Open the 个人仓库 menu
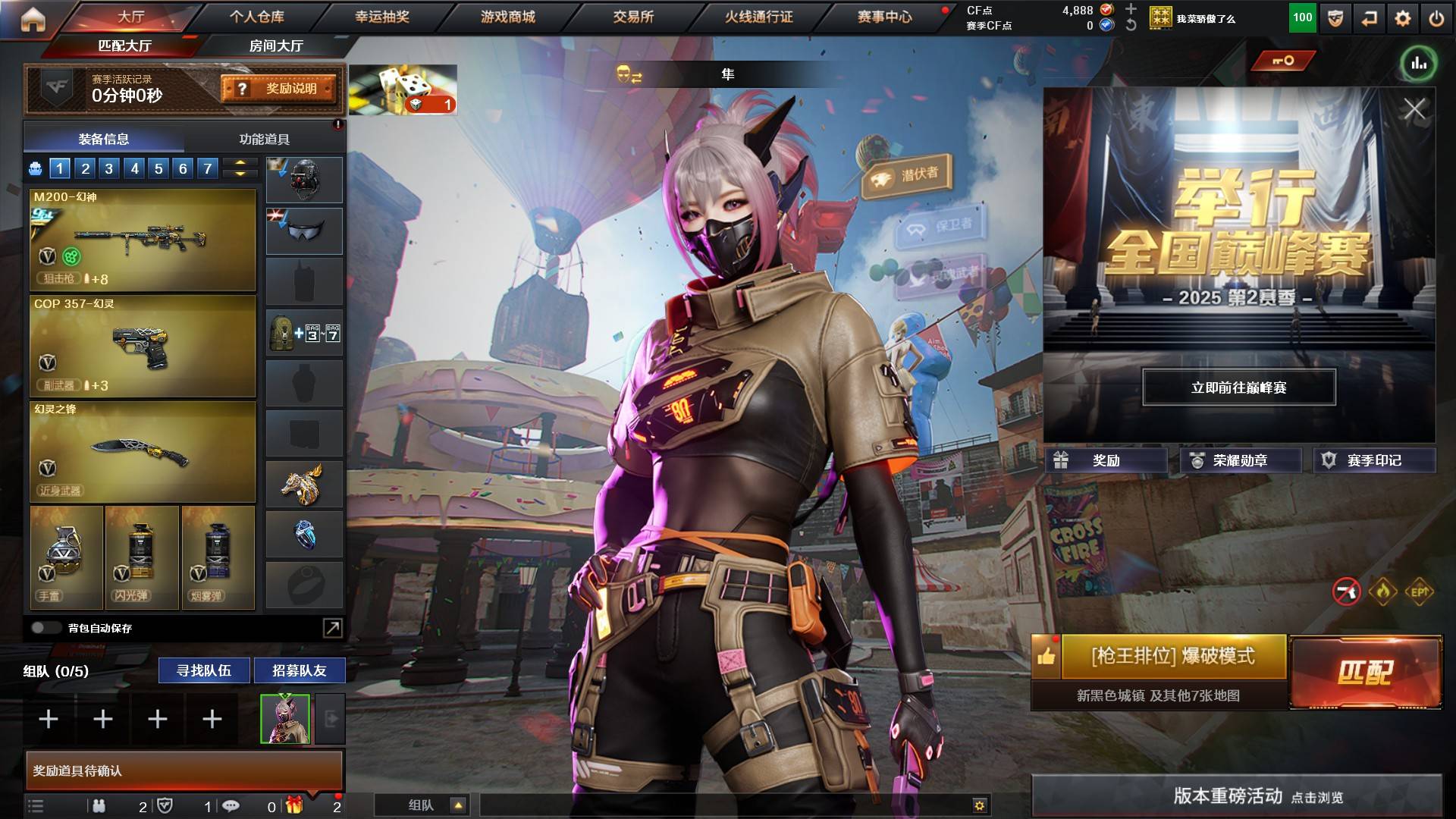1456x819 pixels. coord(257,17)
